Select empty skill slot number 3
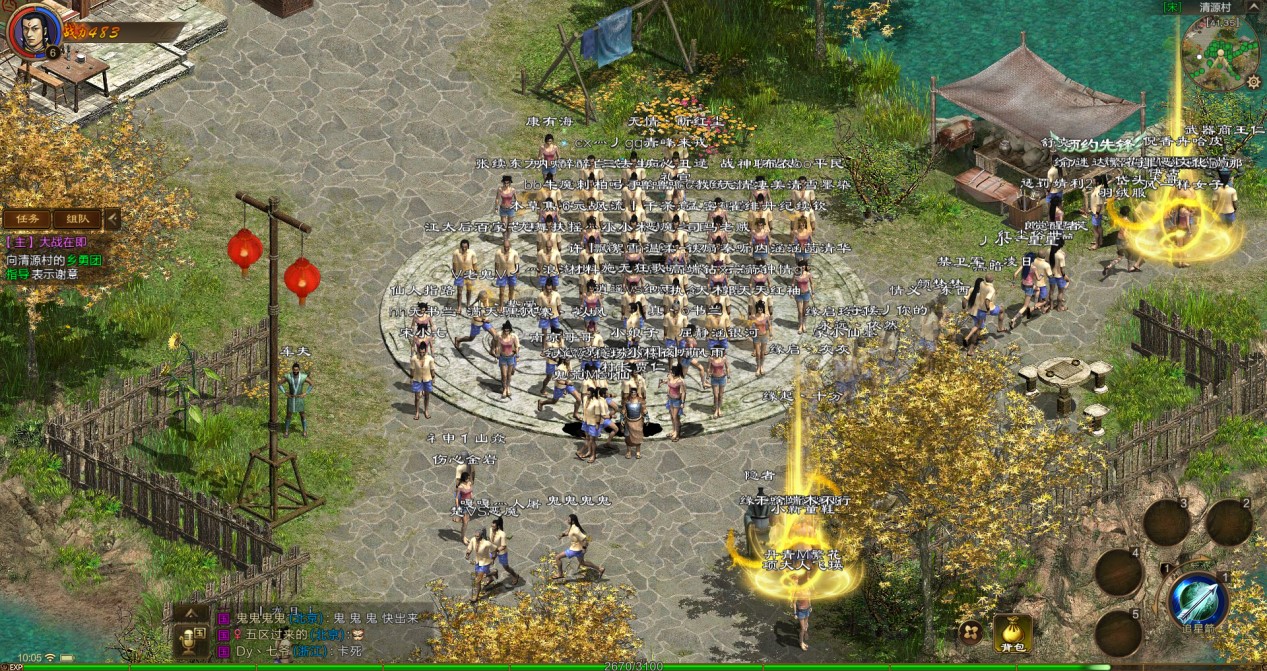The width and height of the screenshot is (1267, 671). 1166,523
